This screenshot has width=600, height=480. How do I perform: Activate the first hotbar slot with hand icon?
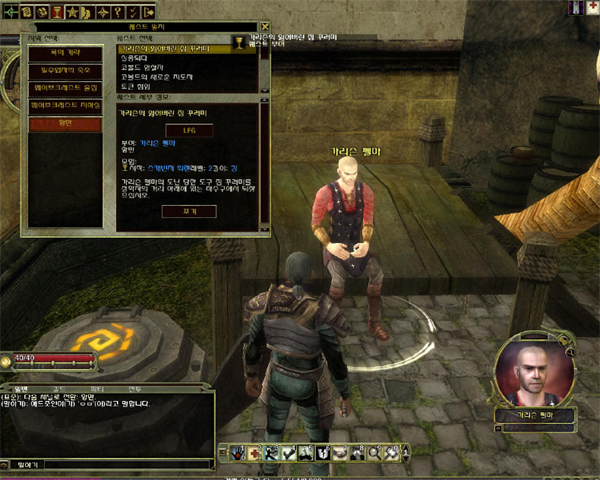tap(238, 453)
